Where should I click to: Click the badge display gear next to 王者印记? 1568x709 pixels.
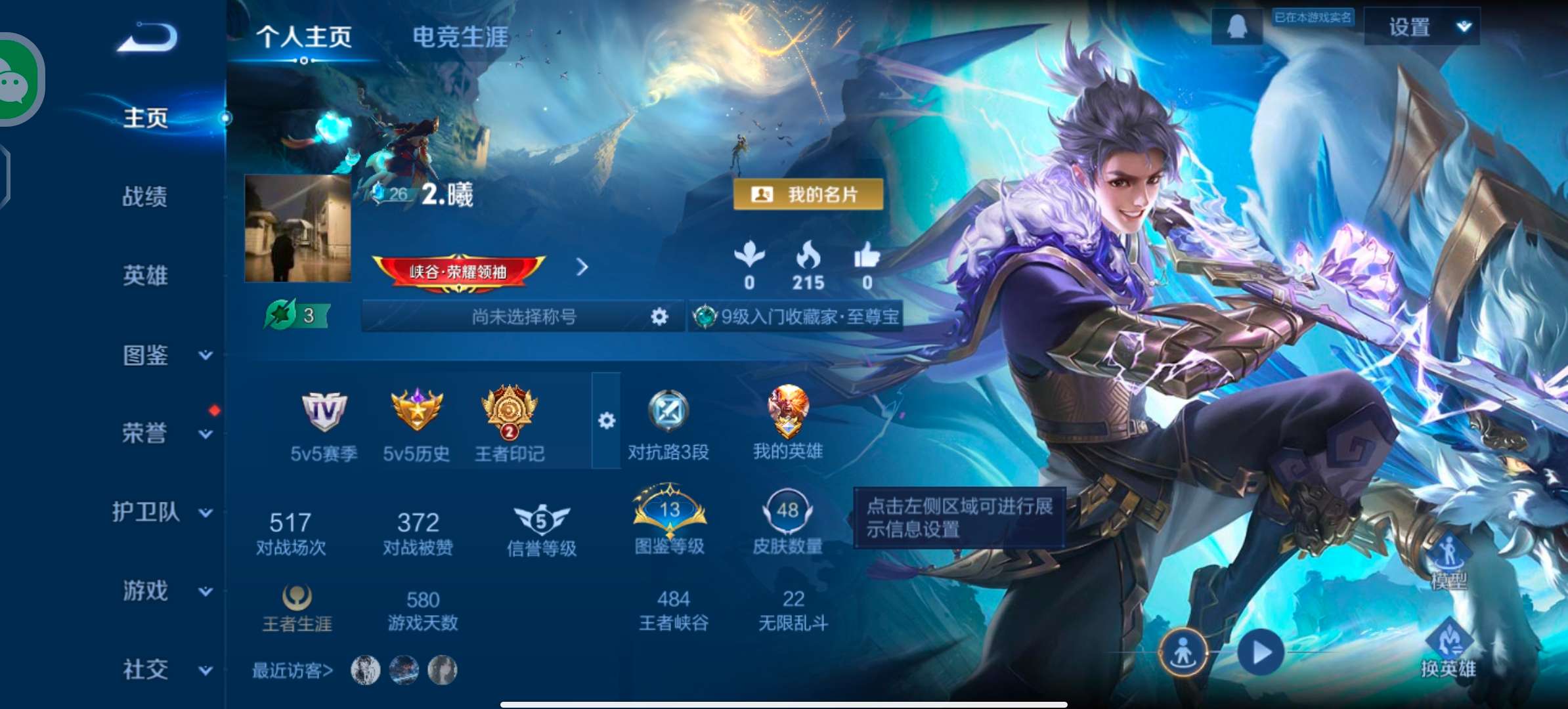607,420
